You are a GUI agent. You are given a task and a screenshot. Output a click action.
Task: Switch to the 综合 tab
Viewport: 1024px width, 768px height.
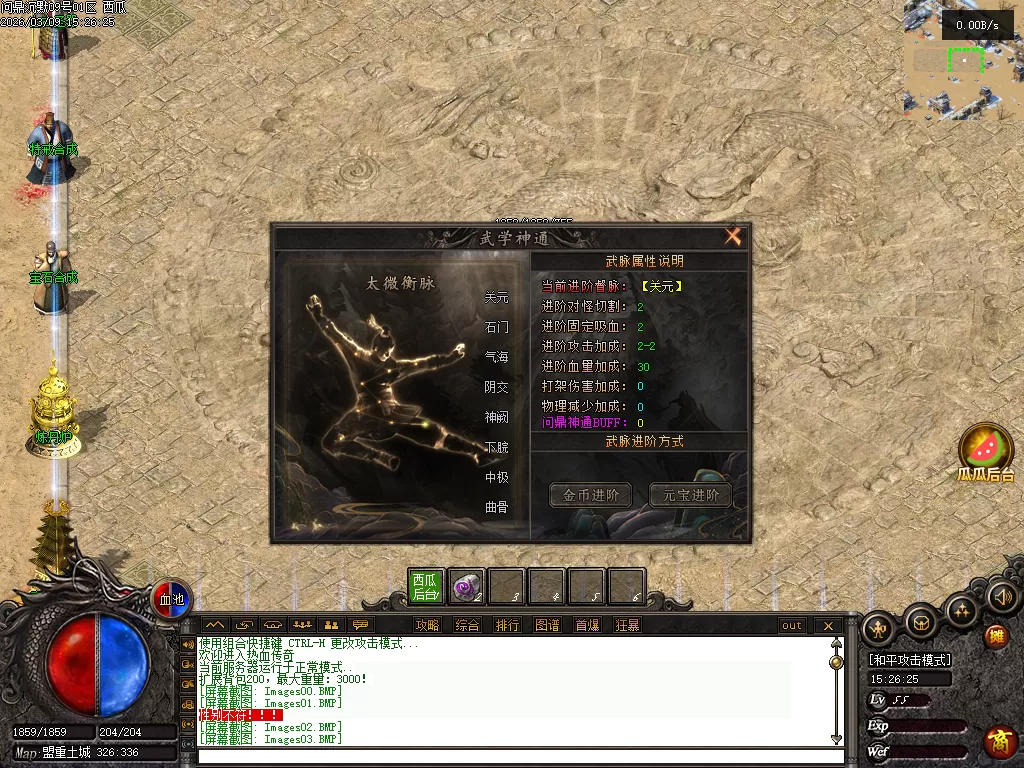pyautogui.click(x=467, y=626)
